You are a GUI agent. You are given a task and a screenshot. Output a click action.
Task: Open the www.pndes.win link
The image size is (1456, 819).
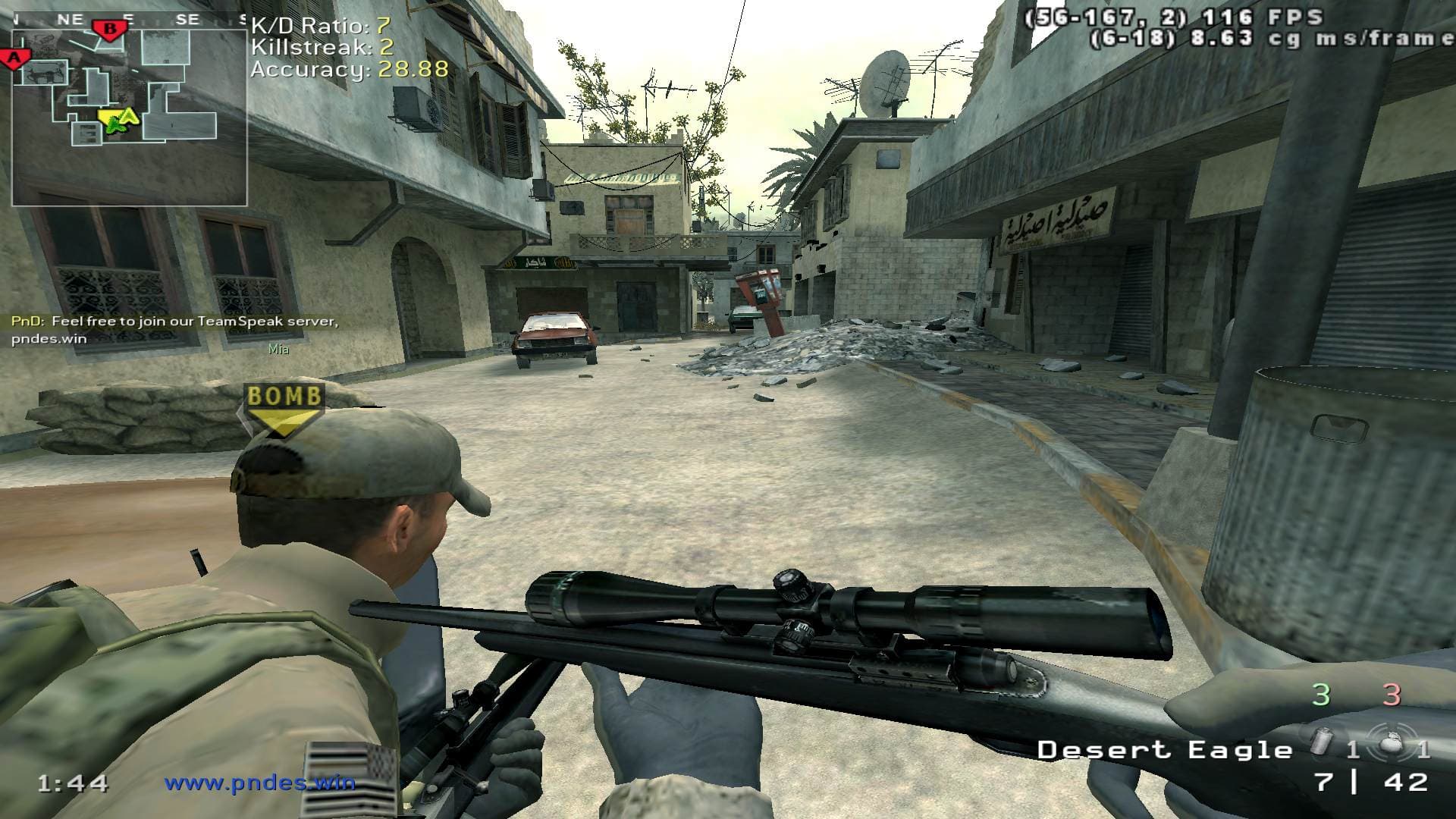tap(260, 782)
